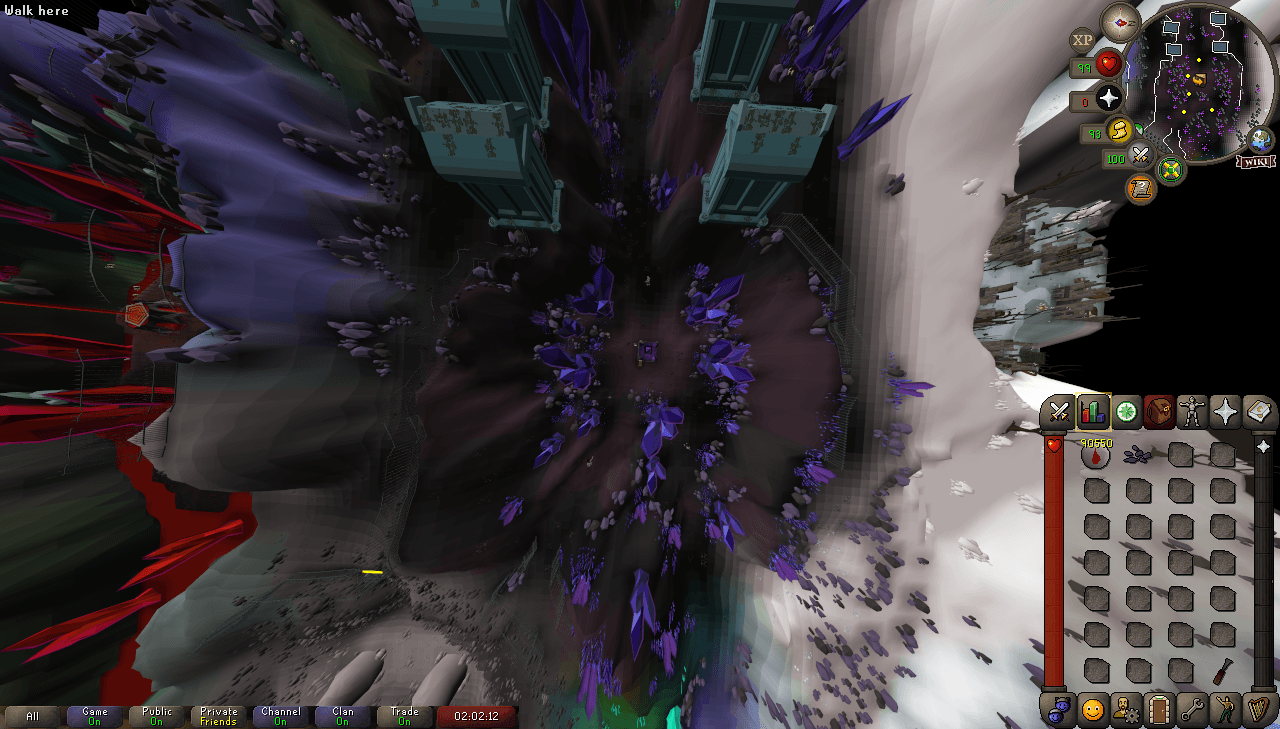Select the Prayer tab star icon
The width and height of the screenshot is (1280, 729).
(x=1225, y=411)
